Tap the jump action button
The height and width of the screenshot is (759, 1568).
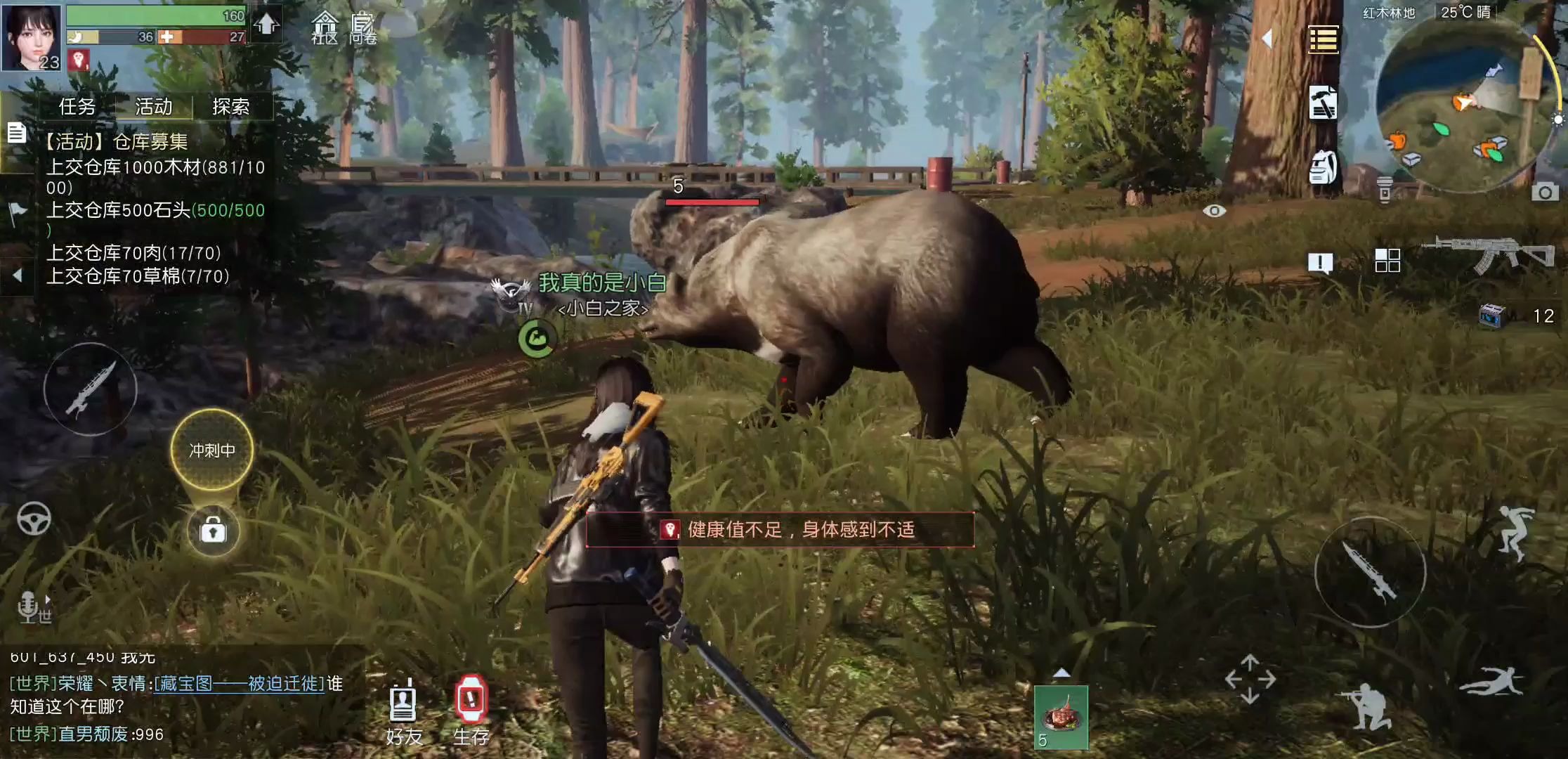point(1513,533)
